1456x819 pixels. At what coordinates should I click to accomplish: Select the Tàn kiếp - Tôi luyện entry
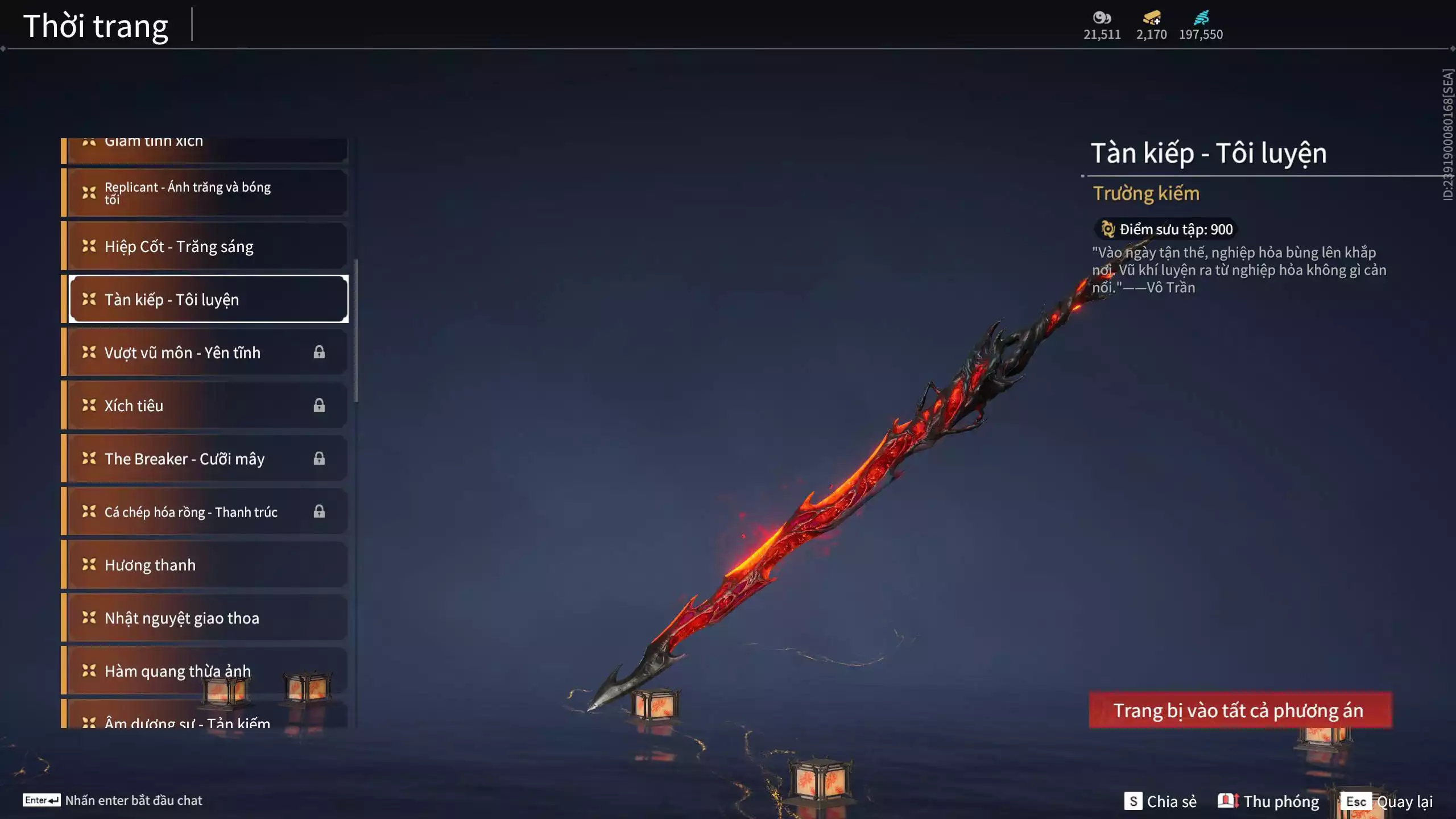click(208, 299)
